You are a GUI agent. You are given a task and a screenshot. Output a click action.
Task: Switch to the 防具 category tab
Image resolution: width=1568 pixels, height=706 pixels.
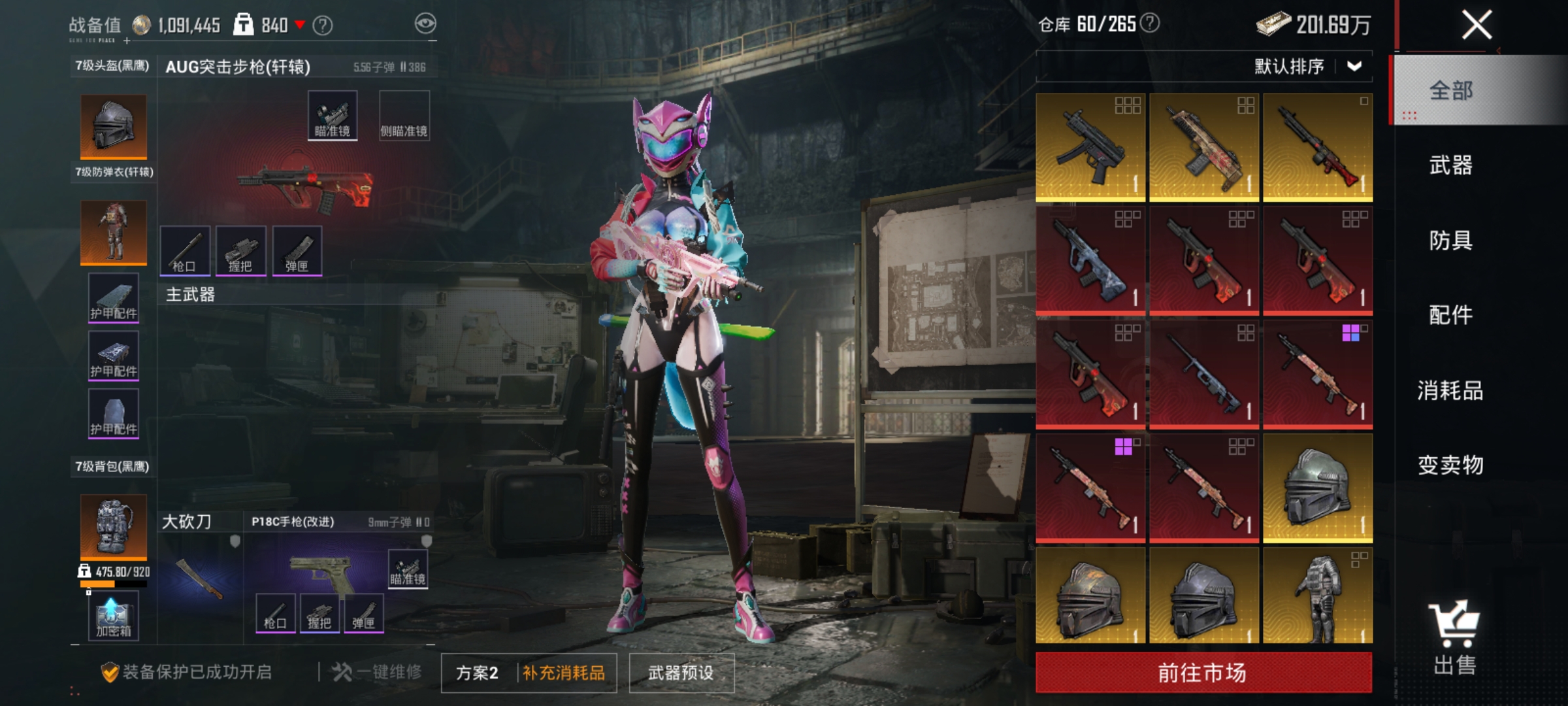pos(1450,241)
